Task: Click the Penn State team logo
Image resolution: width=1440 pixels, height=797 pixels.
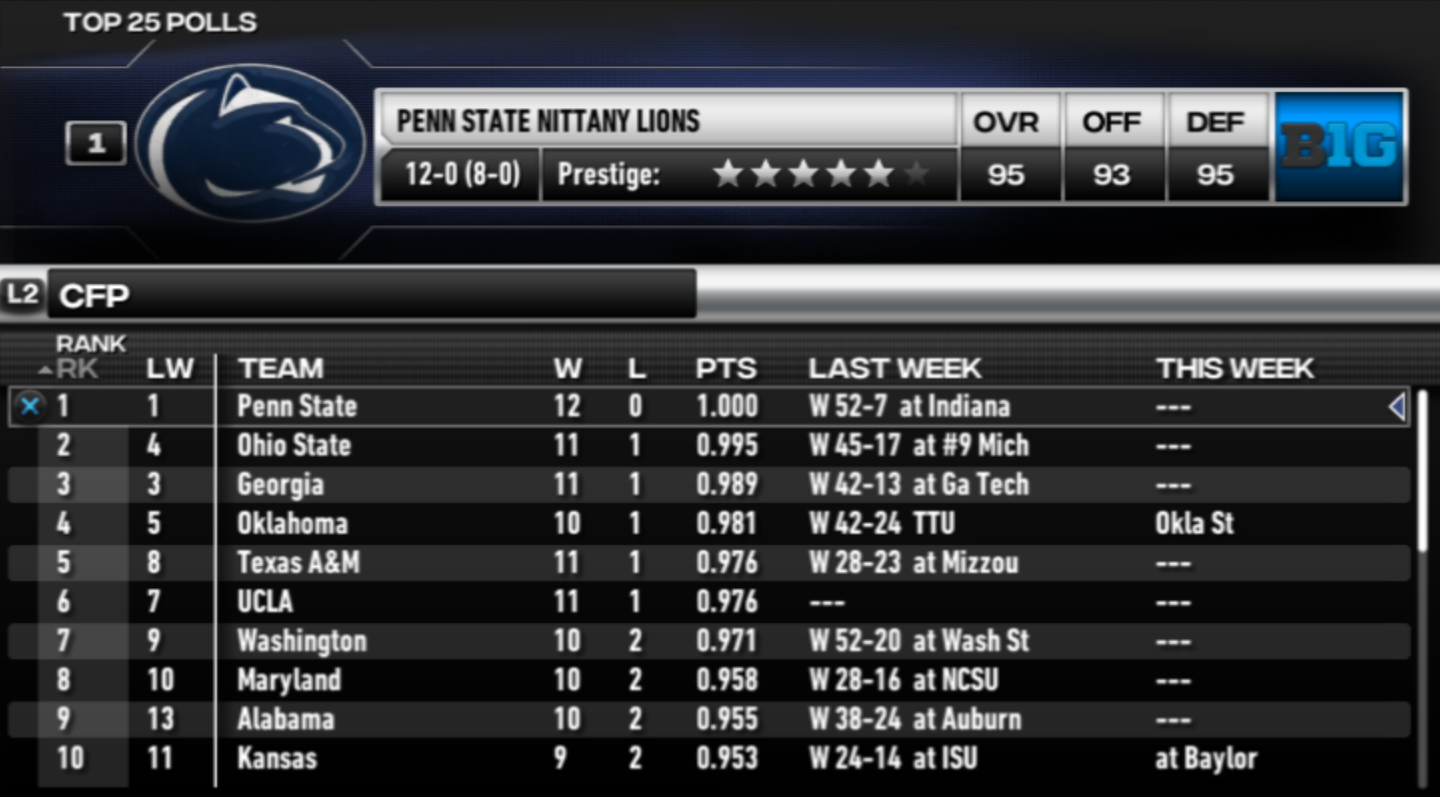Action: tap(250, 143)
